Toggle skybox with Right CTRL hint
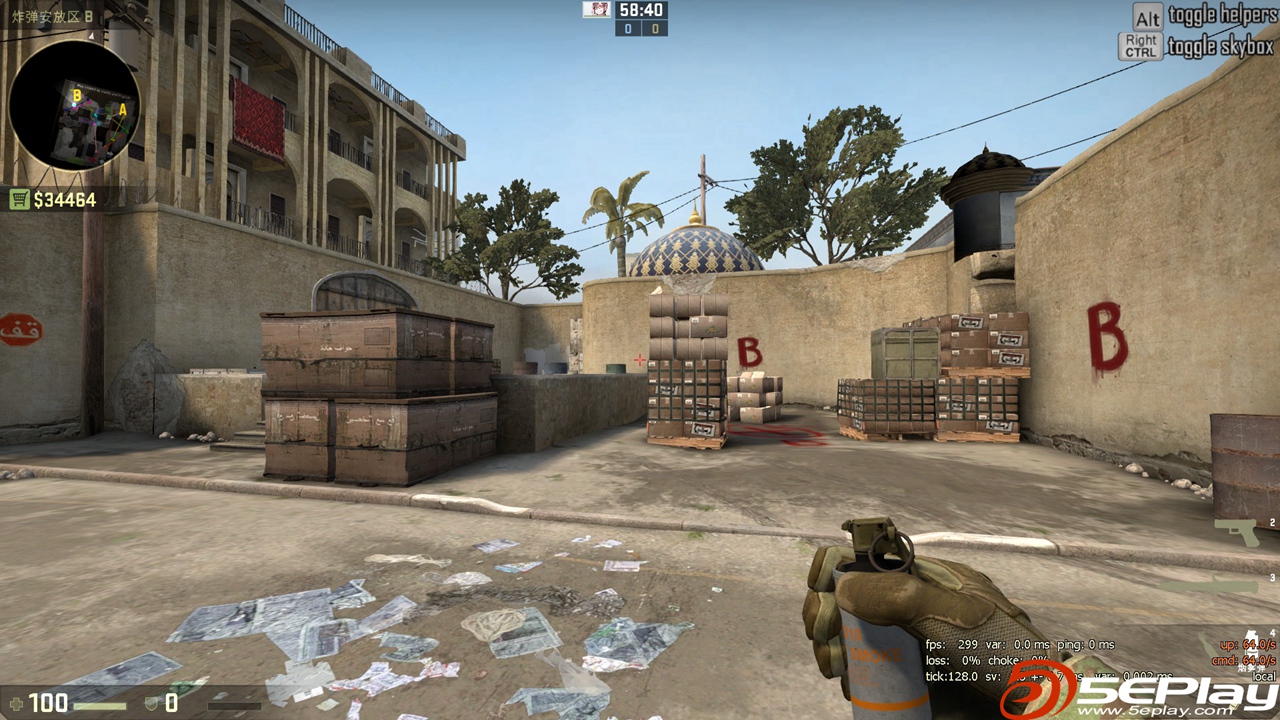1280x720 pixels. [1139, 42]
